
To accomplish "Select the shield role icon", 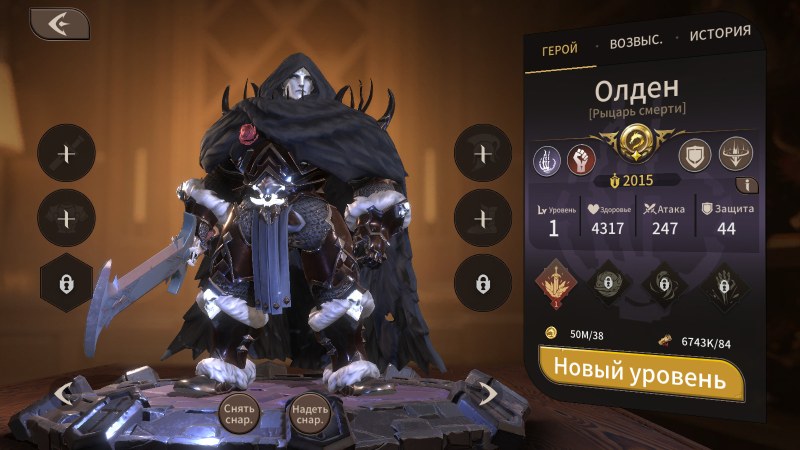I will click(x=694, y=154).
